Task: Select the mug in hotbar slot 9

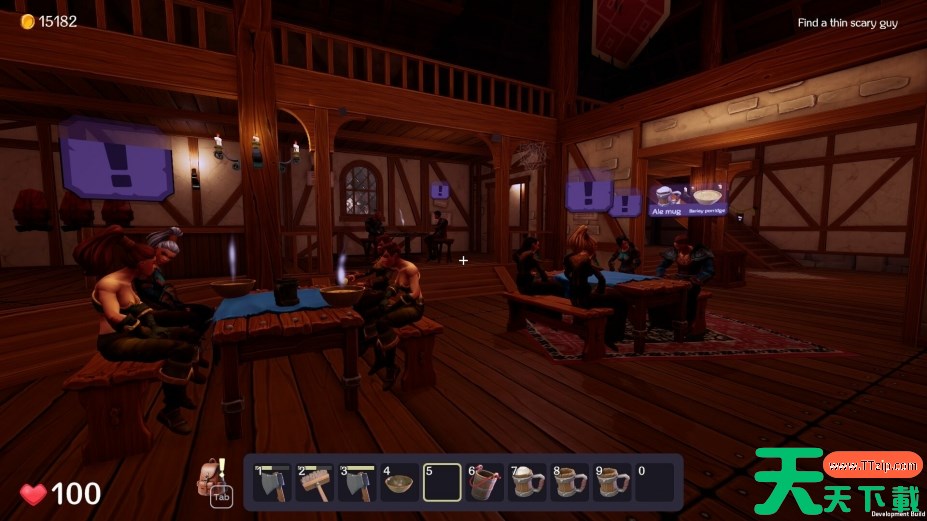Action: (612, 483)
